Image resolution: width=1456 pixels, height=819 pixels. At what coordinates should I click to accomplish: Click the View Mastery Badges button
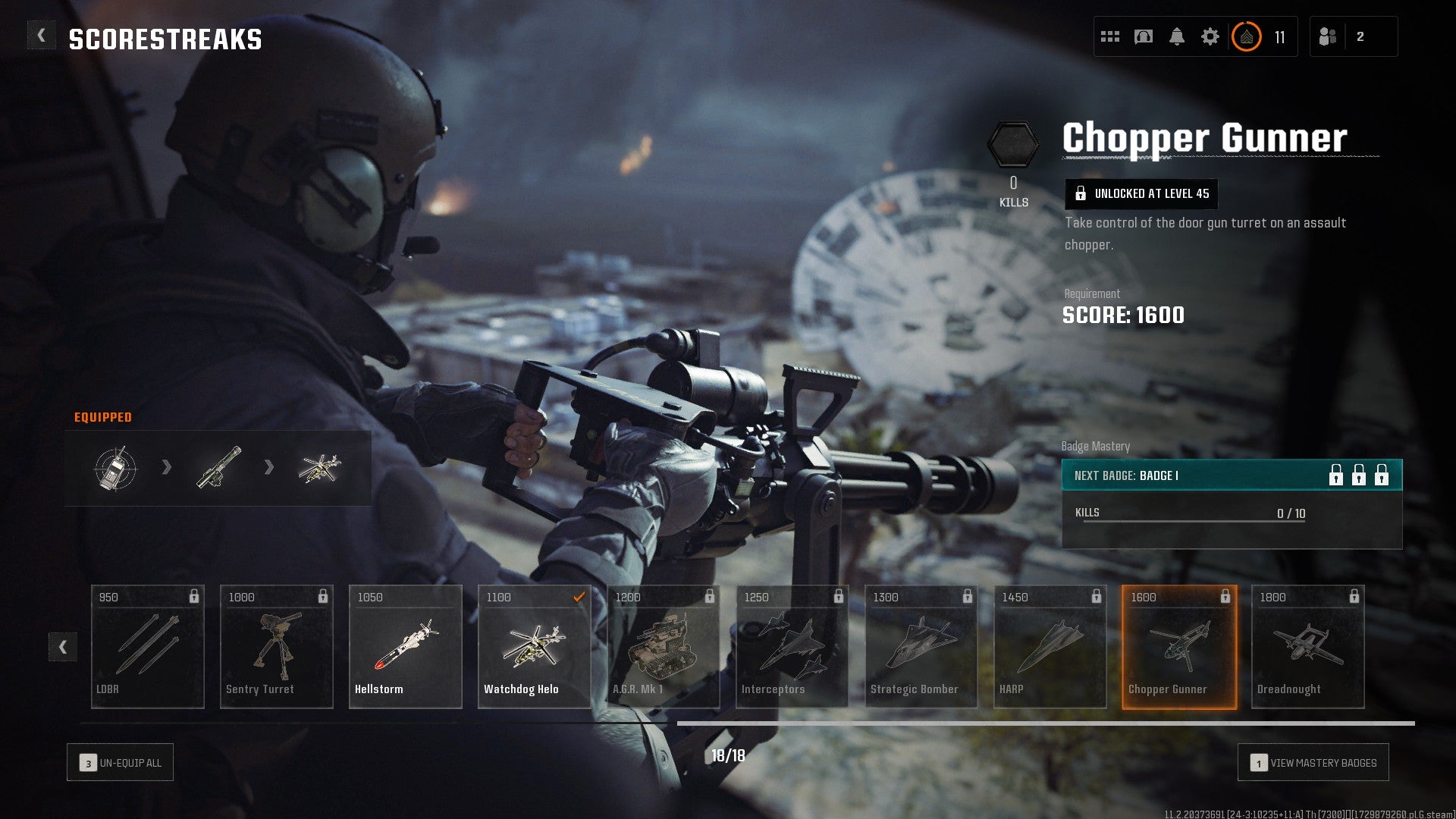(1313, 762)
